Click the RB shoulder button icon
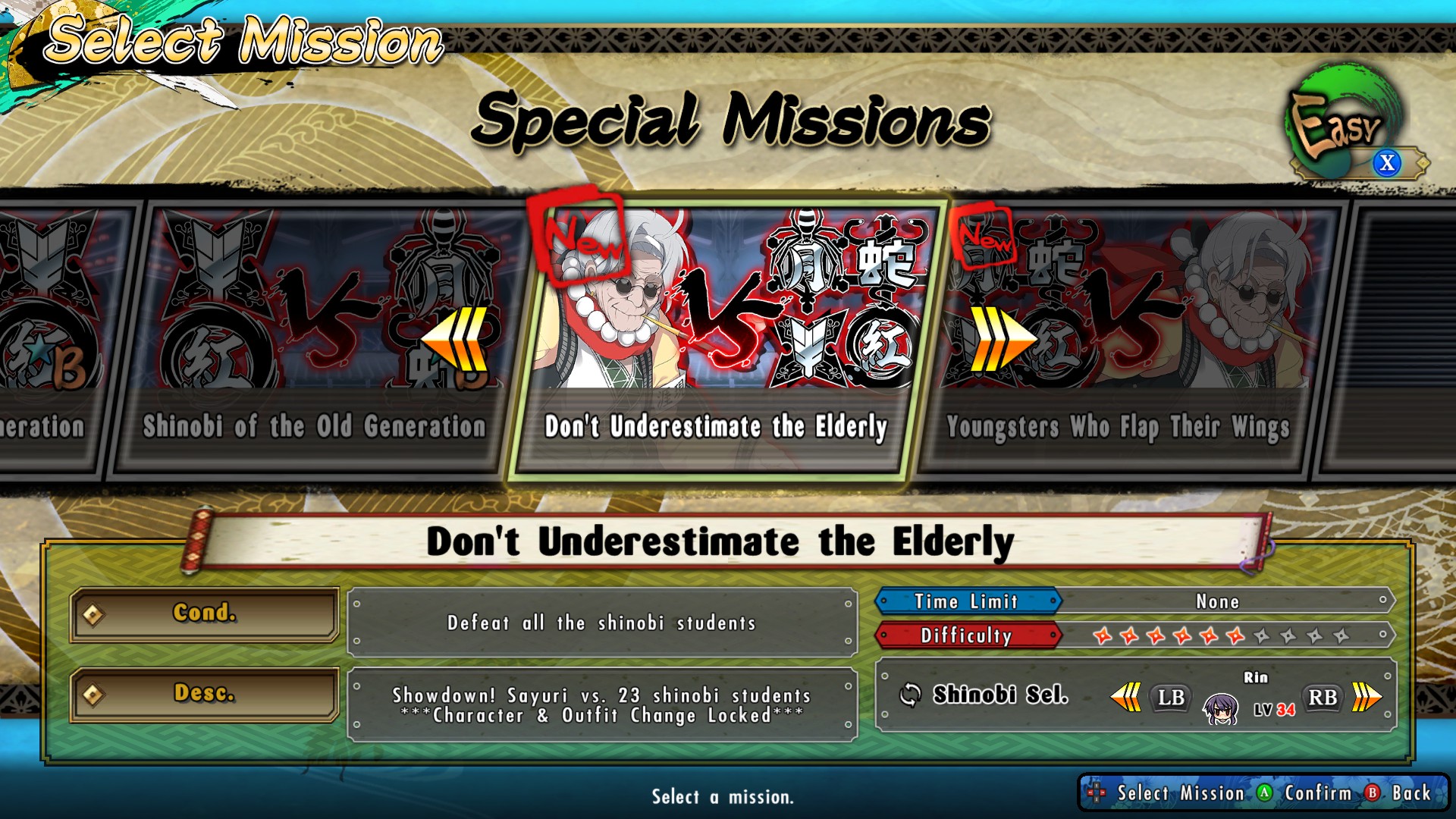 pyautogui.click(x=1321, y=697)
